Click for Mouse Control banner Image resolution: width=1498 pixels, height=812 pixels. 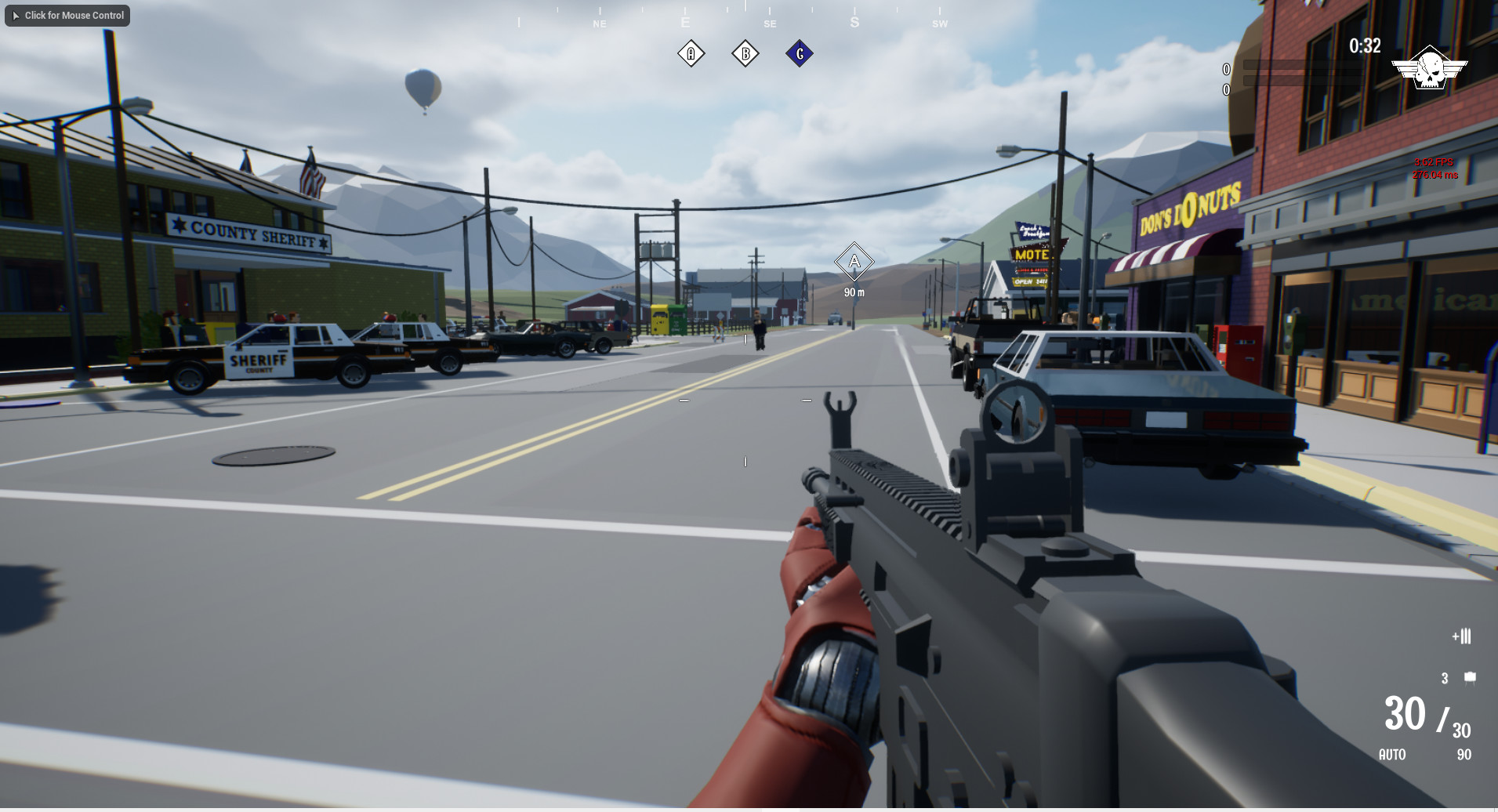click(x=67, y=15)
